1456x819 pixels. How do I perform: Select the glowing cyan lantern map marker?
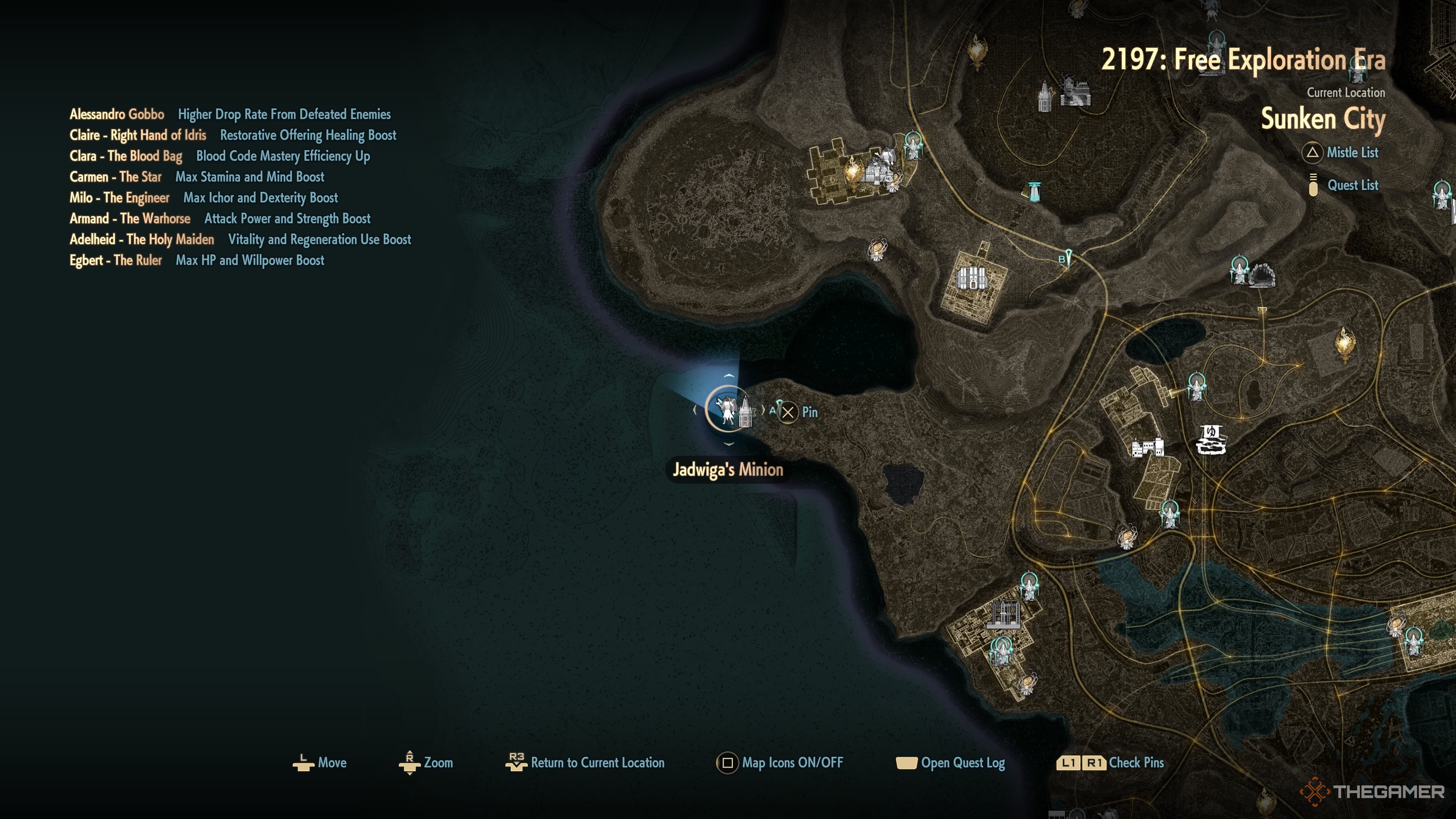[x=1034, y=191]
